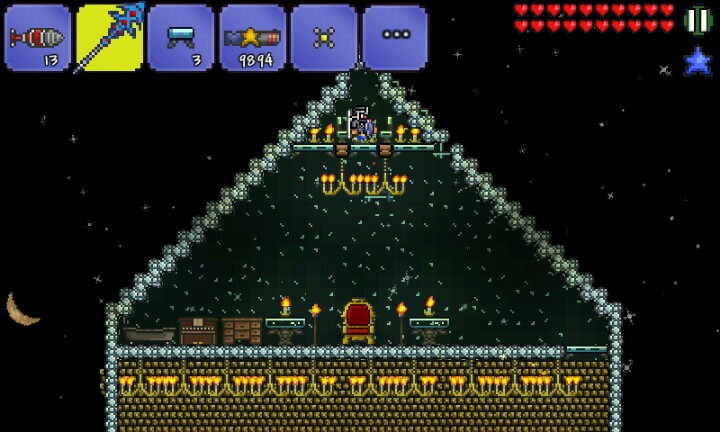Select the yellow sparkle item slot

point(324,38)
